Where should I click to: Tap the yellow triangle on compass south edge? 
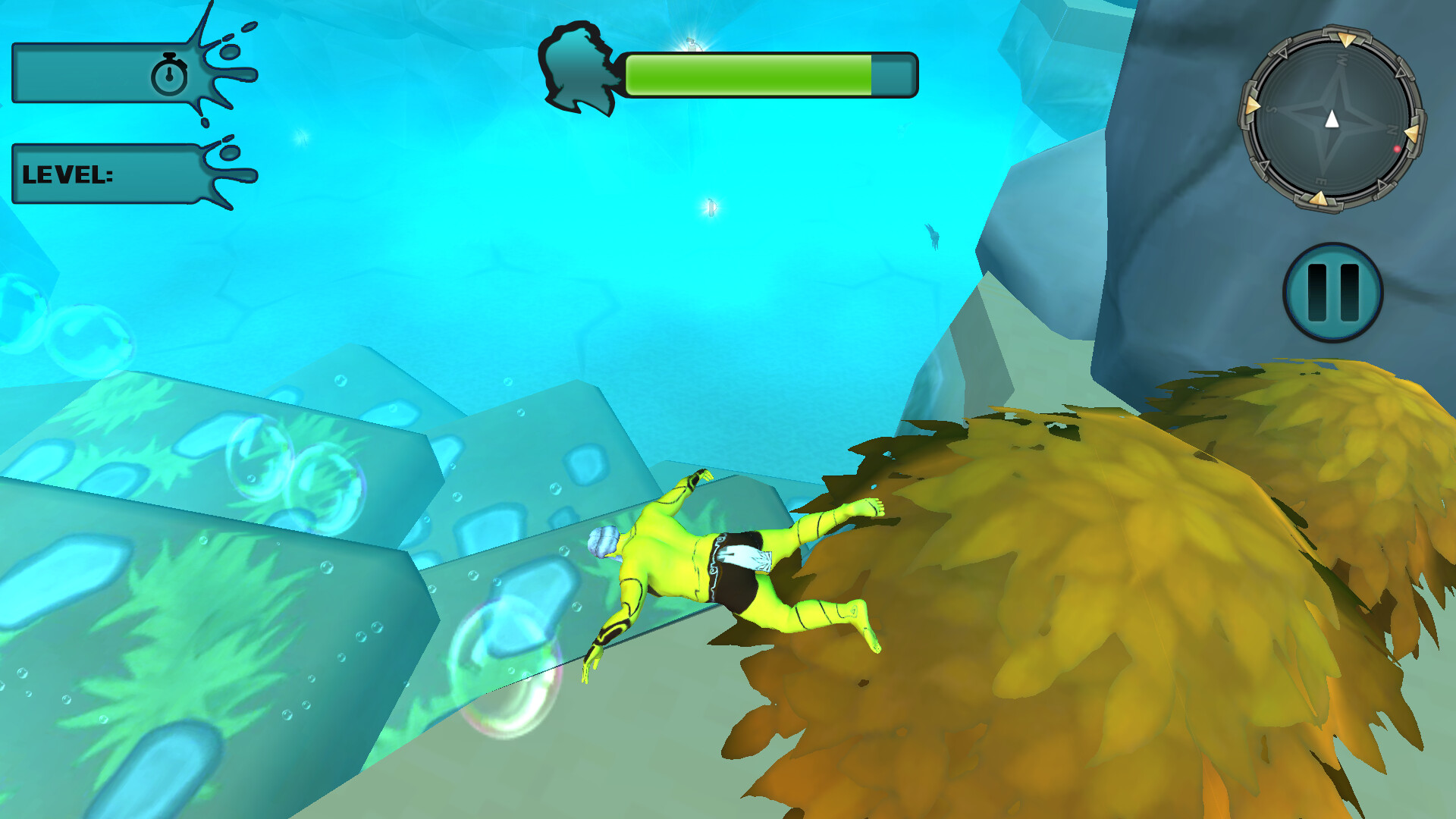1319,198
